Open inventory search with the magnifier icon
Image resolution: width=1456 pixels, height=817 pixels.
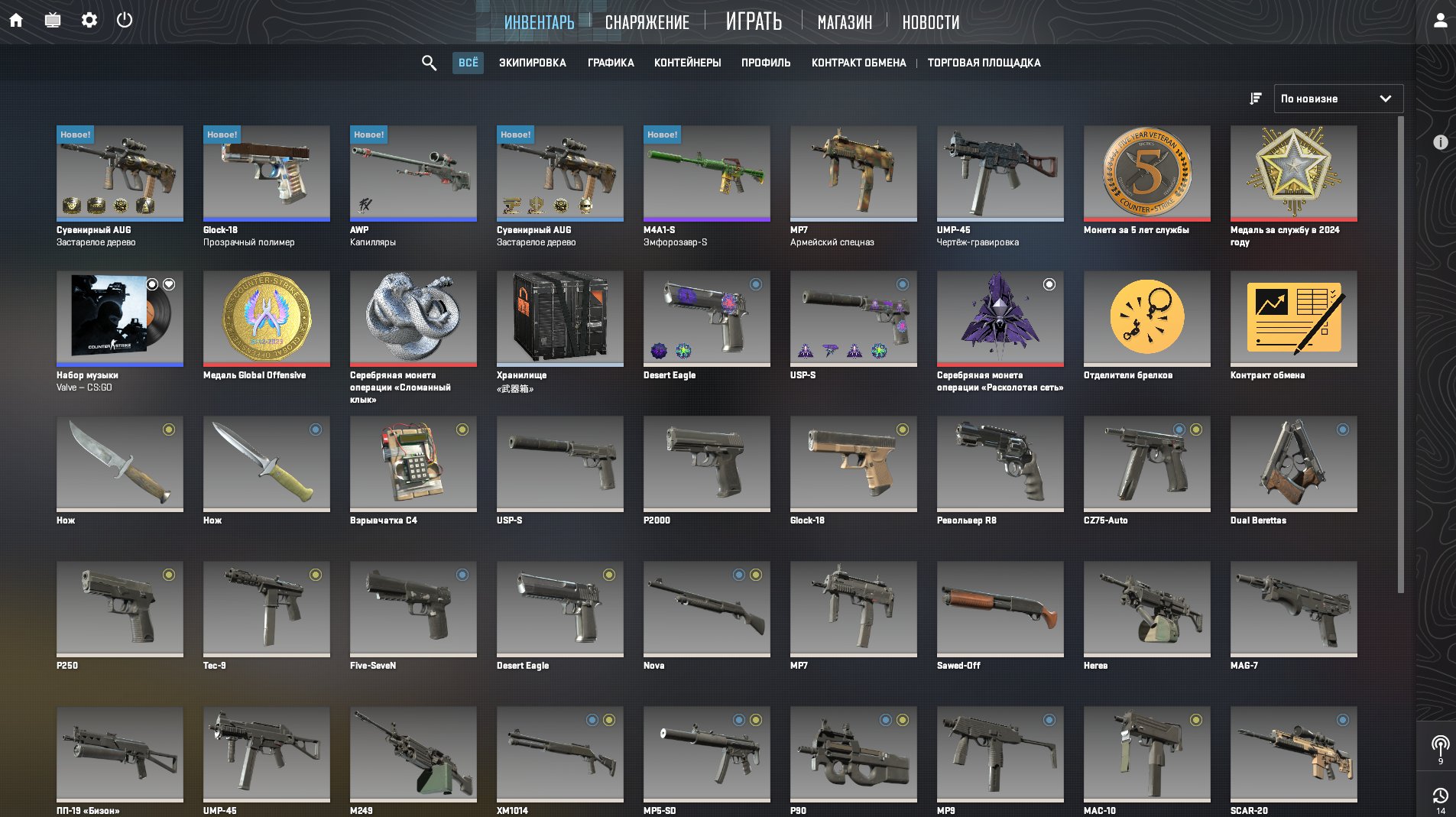[428, 63]
